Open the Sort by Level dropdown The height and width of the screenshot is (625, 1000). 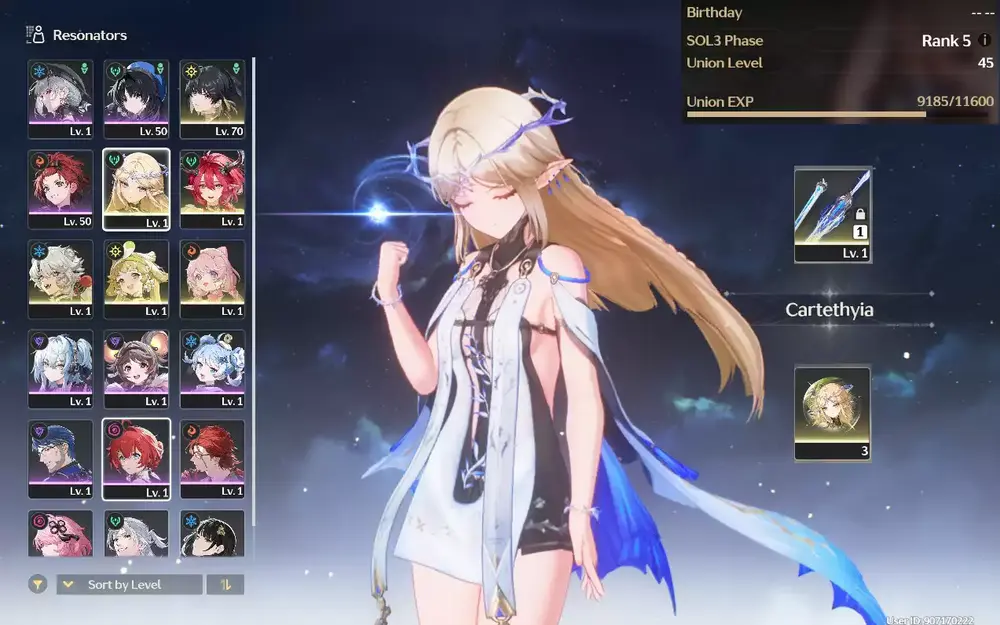point(128,584)
